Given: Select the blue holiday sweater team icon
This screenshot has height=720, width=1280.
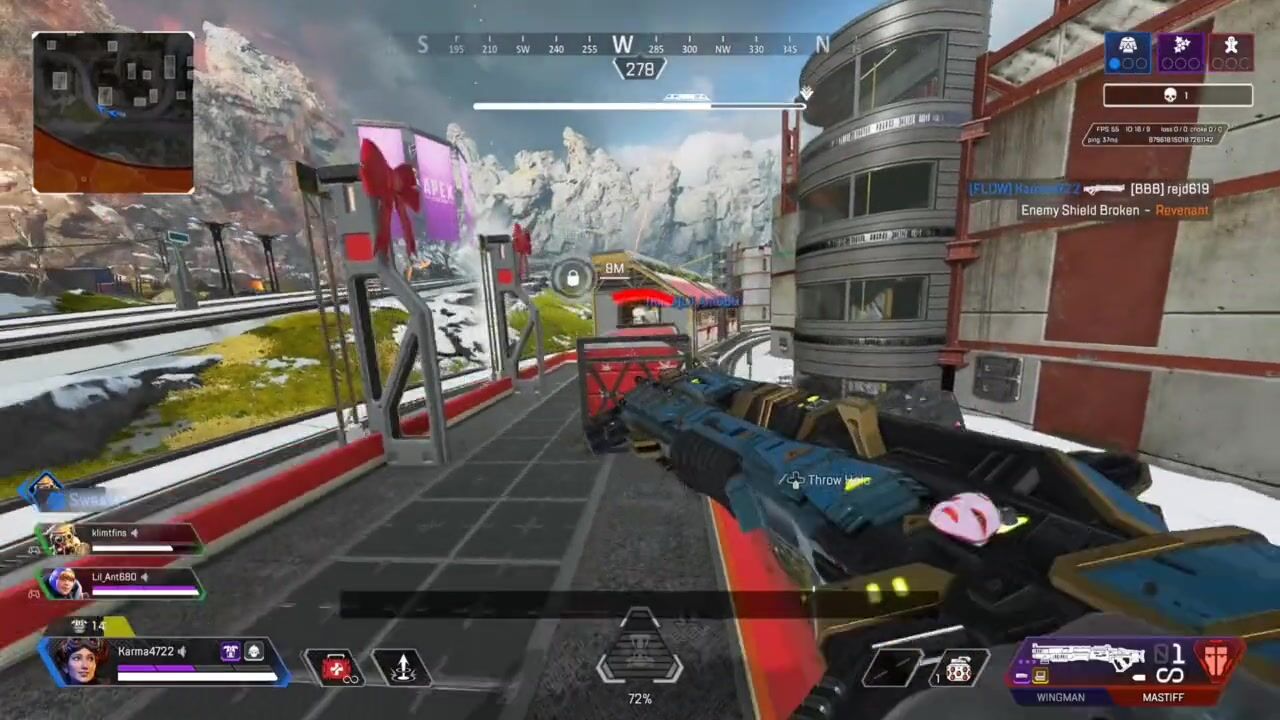Looking at the screenshot, I should click(1127, 51).
